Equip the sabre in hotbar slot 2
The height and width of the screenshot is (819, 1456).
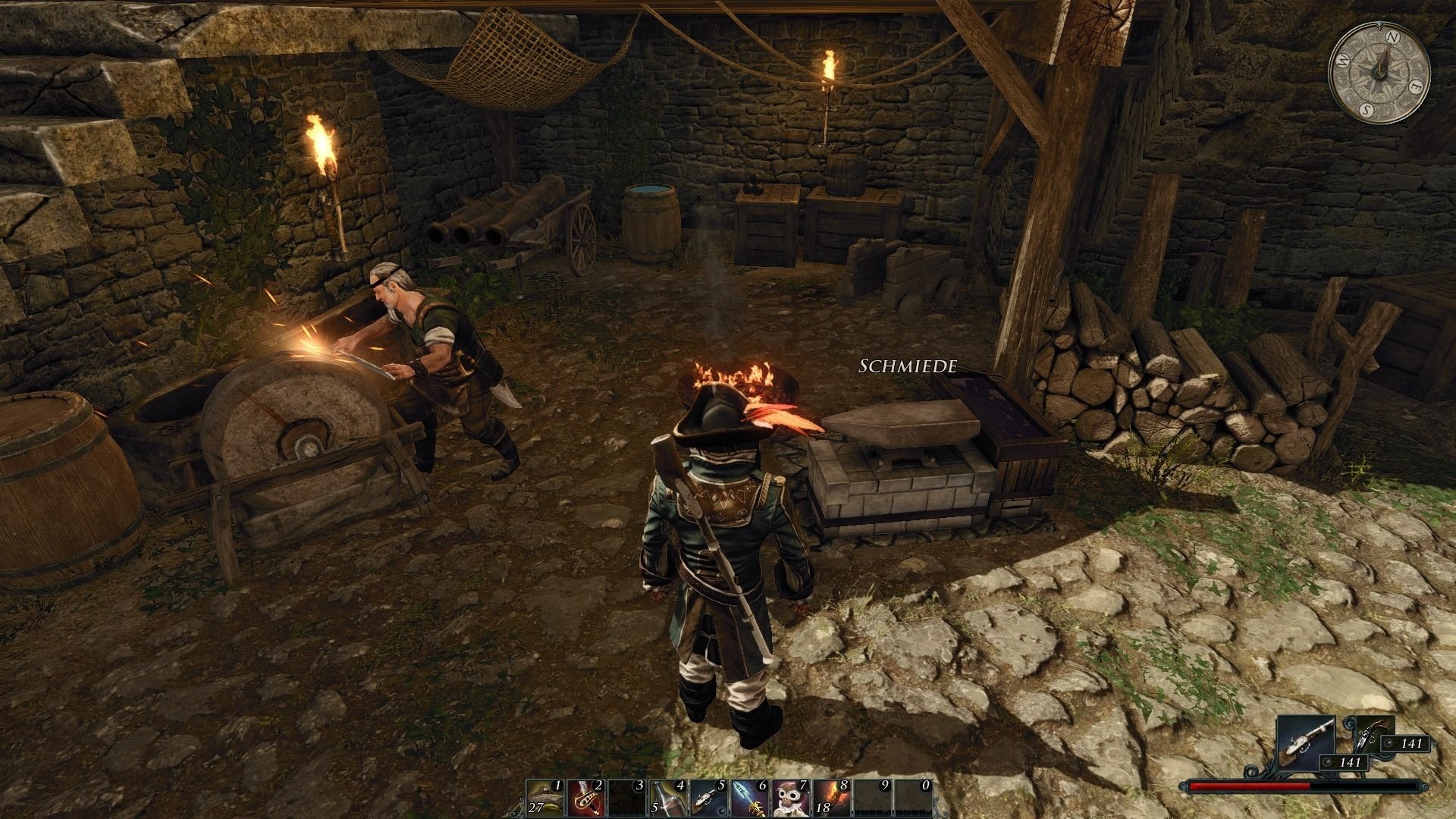585,796
